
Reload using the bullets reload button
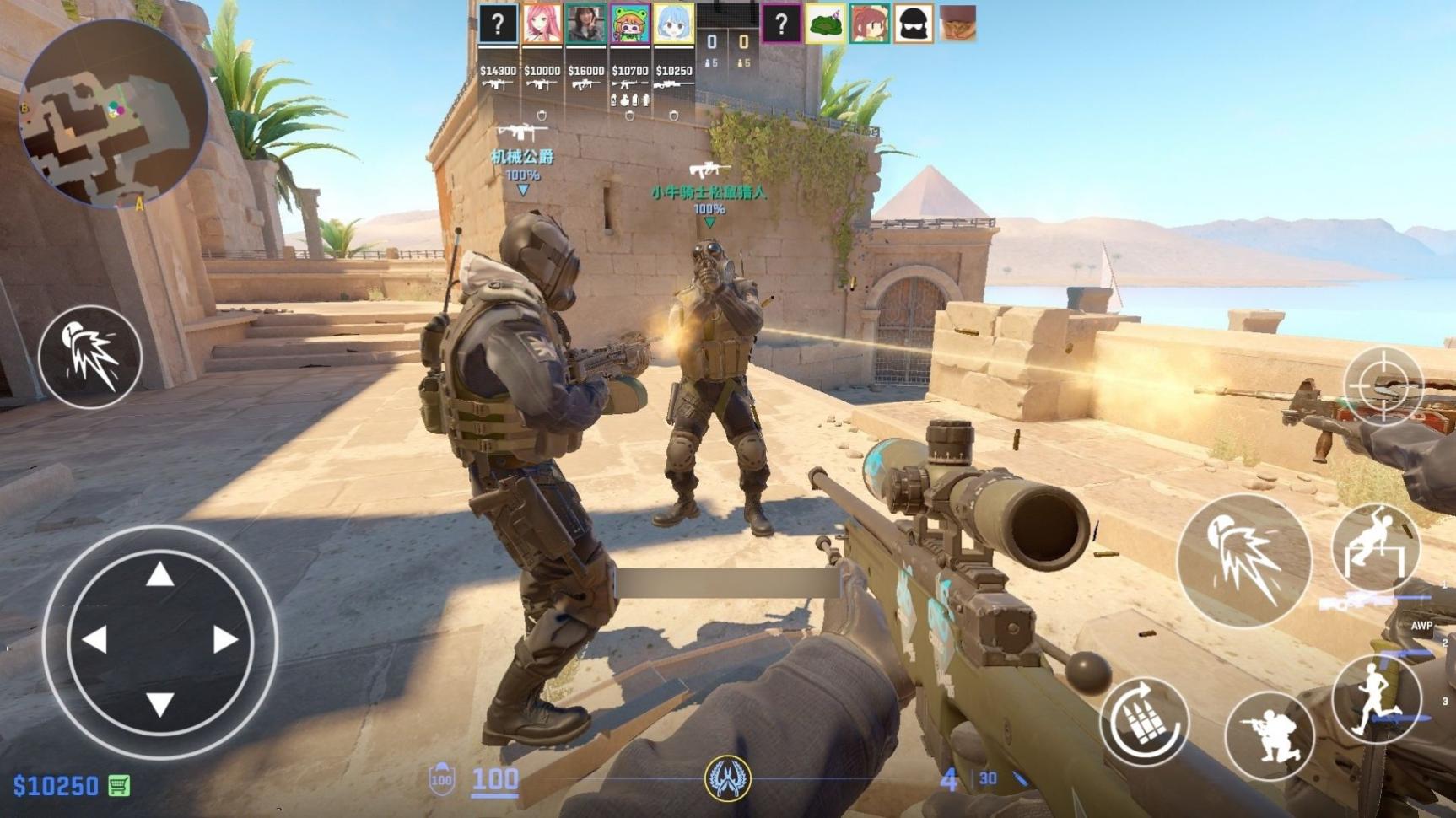click(x=1144, y=722)
